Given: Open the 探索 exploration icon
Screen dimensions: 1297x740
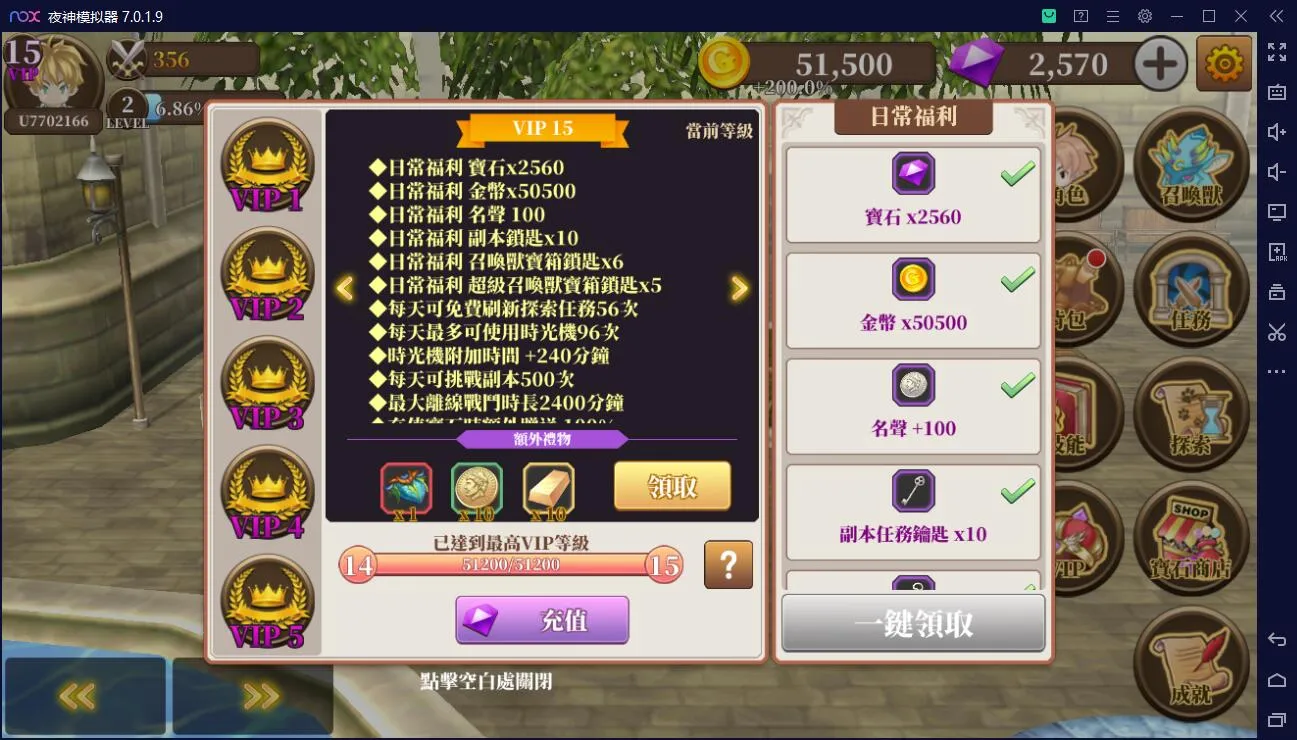Looking at the screenshot, I should coord(1192,415).
